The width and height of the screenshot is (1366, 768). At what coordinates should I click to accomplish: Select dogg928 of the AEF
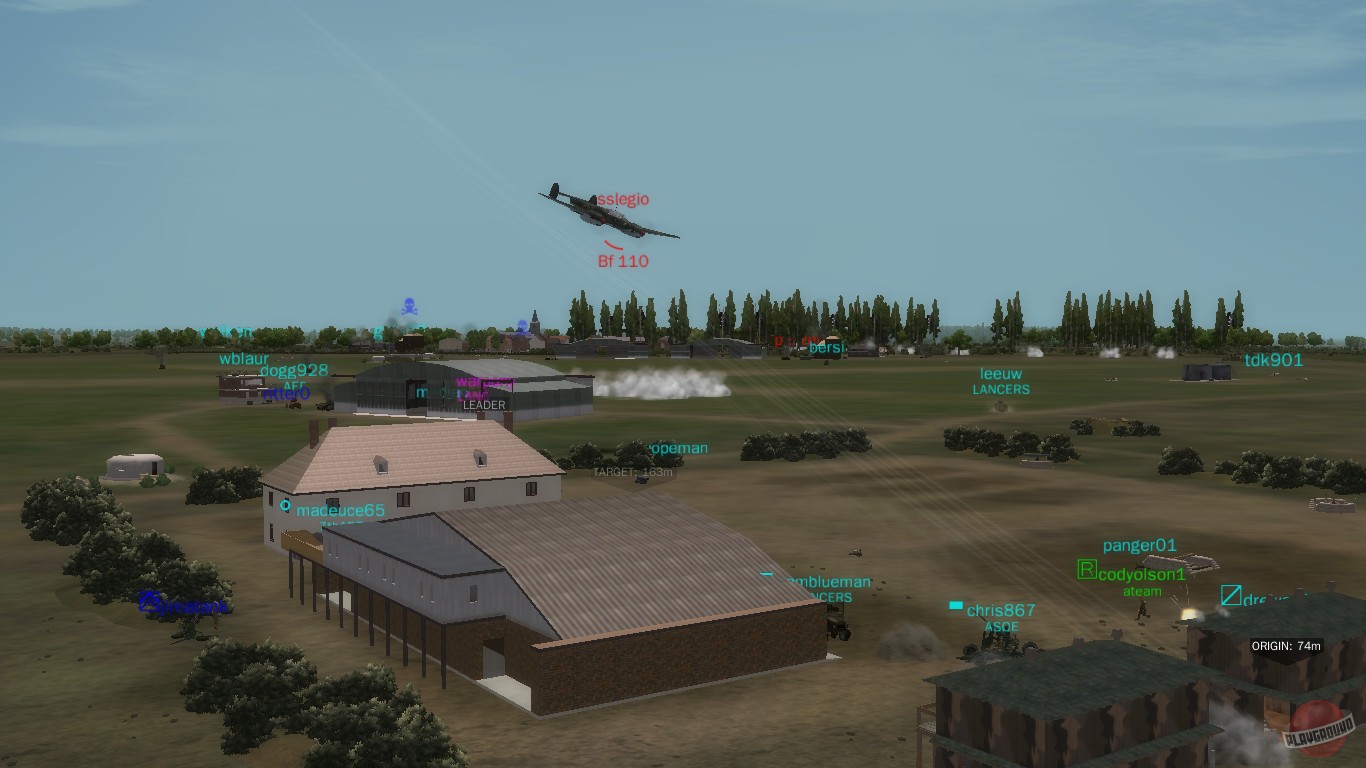tap(294, 370)
